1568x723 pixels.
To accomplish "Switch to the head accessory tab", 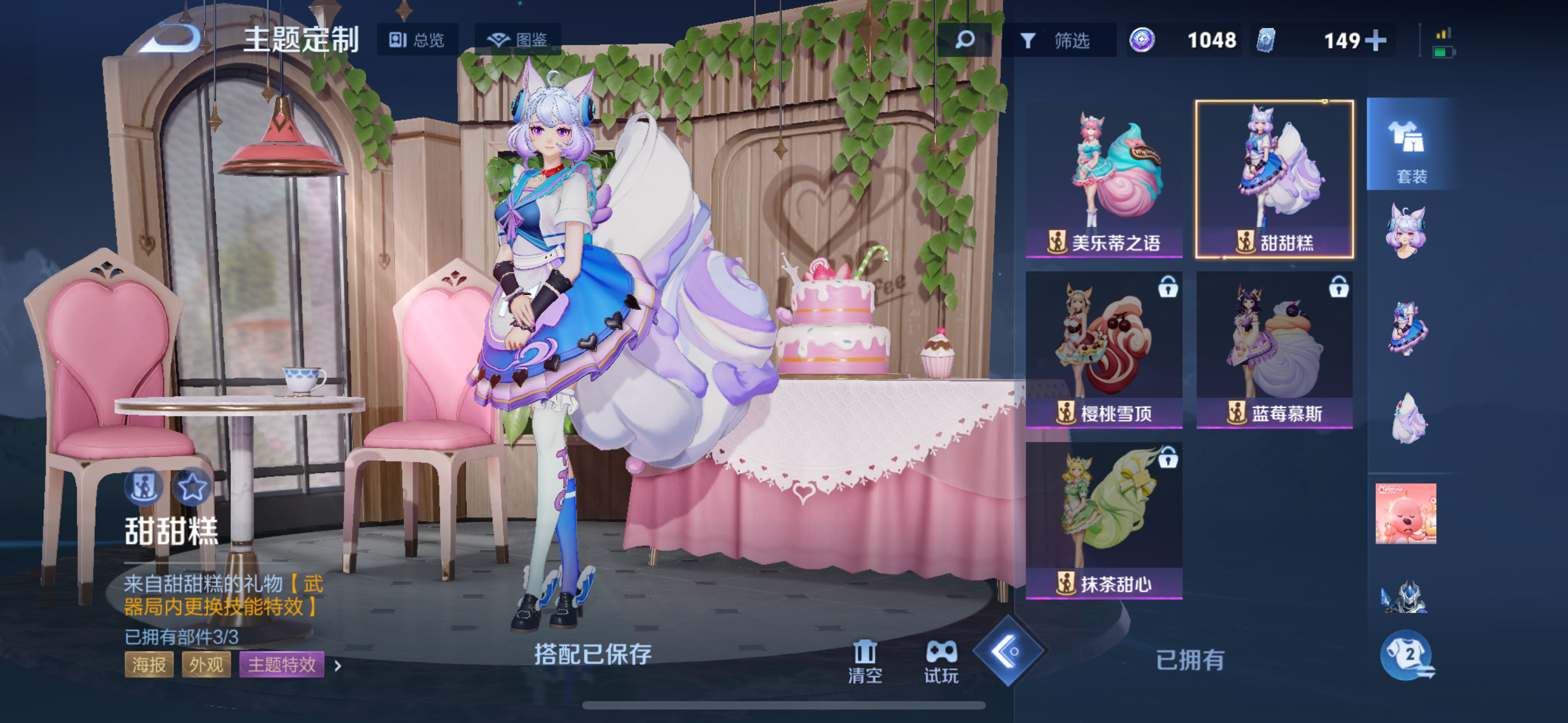I will [x=1406, y=233].
